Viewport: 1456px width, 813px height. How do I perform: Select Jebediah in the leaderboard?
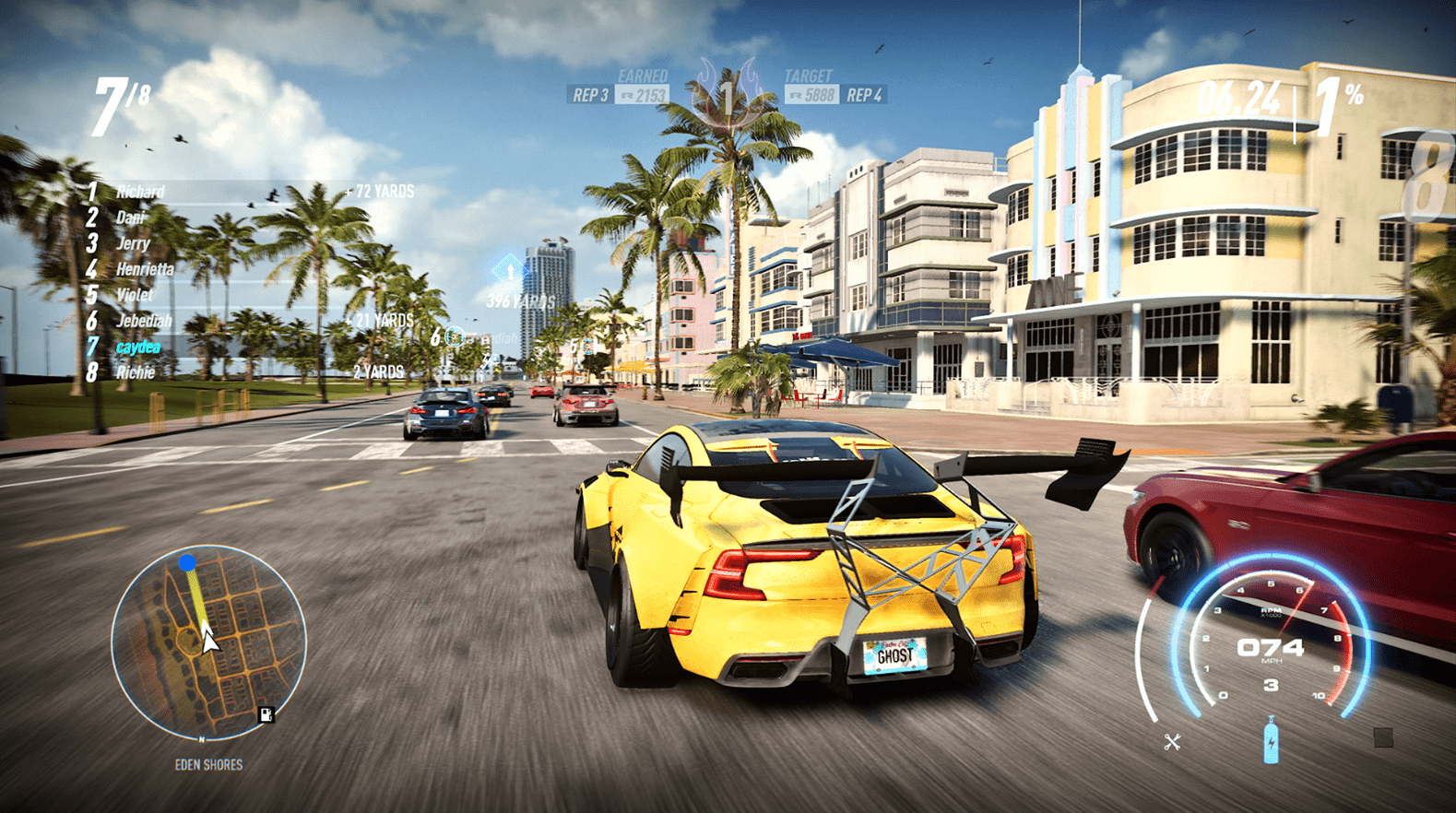(x=148, y=320)
